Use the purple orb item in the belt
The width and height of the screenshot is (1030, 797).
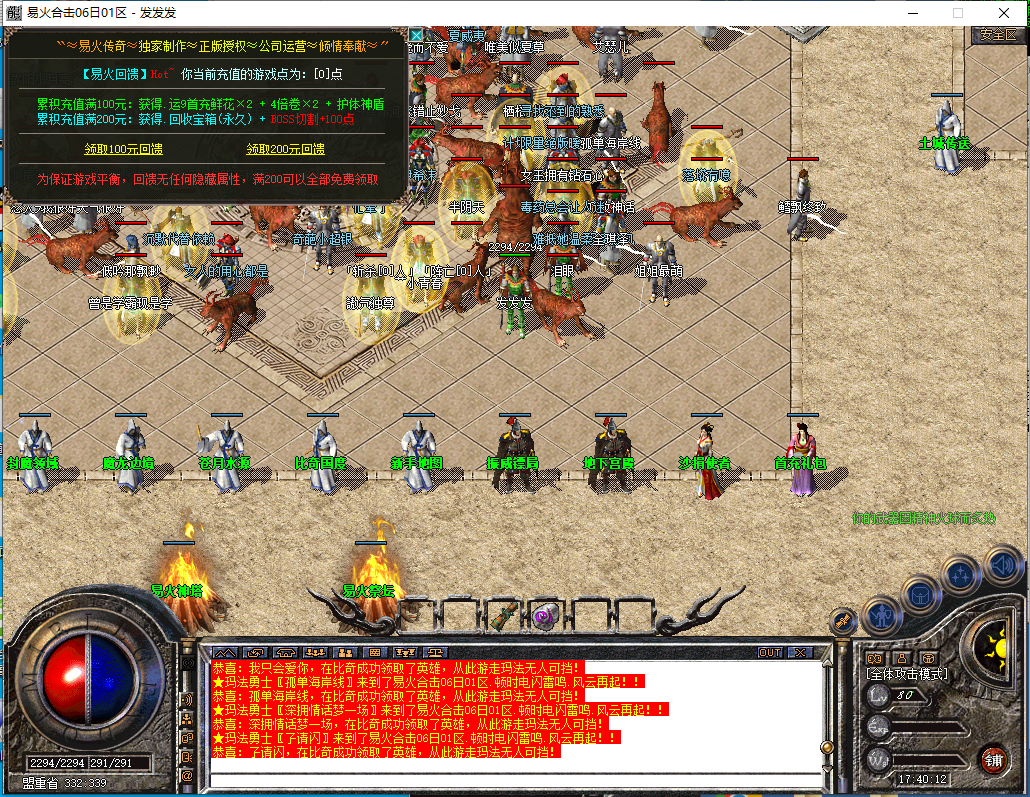coord(545,614)
